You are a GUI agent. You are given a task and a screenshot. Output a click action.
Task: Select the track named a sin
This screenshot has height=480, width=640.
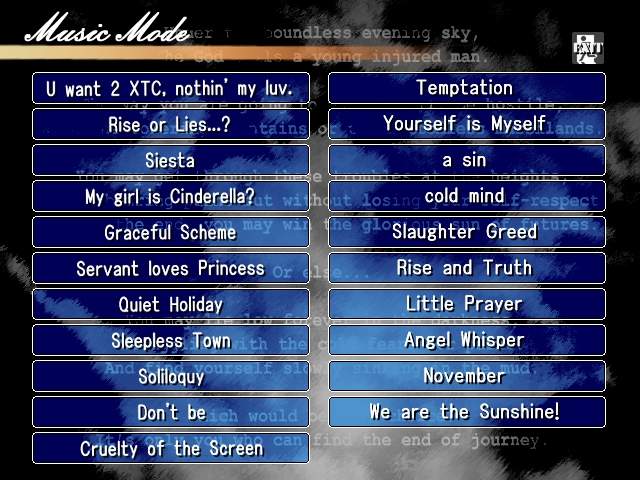coord(466,160)
